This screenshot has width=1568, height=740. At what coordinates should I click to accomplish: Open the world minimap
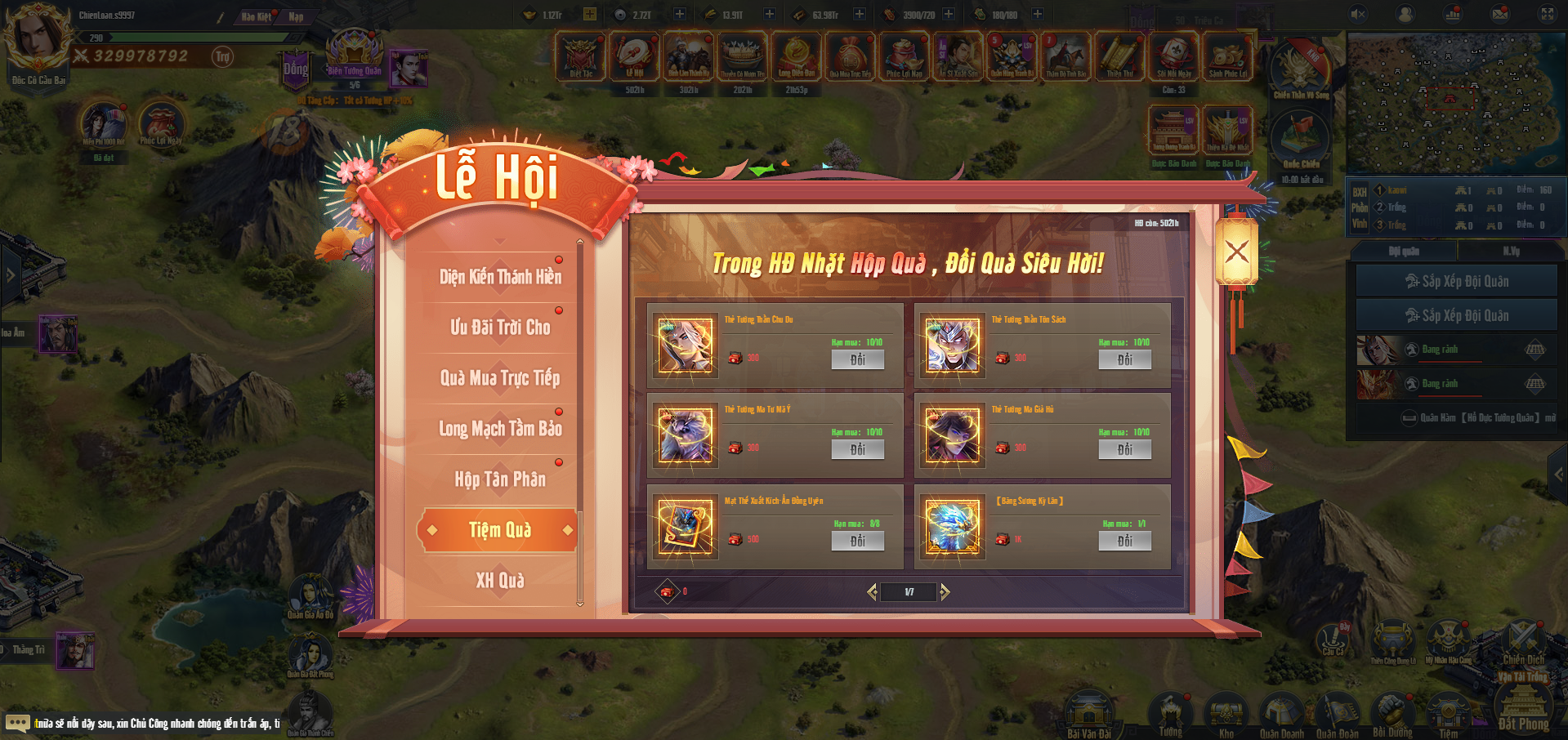pyautogui.click(x=1454, y=102)
